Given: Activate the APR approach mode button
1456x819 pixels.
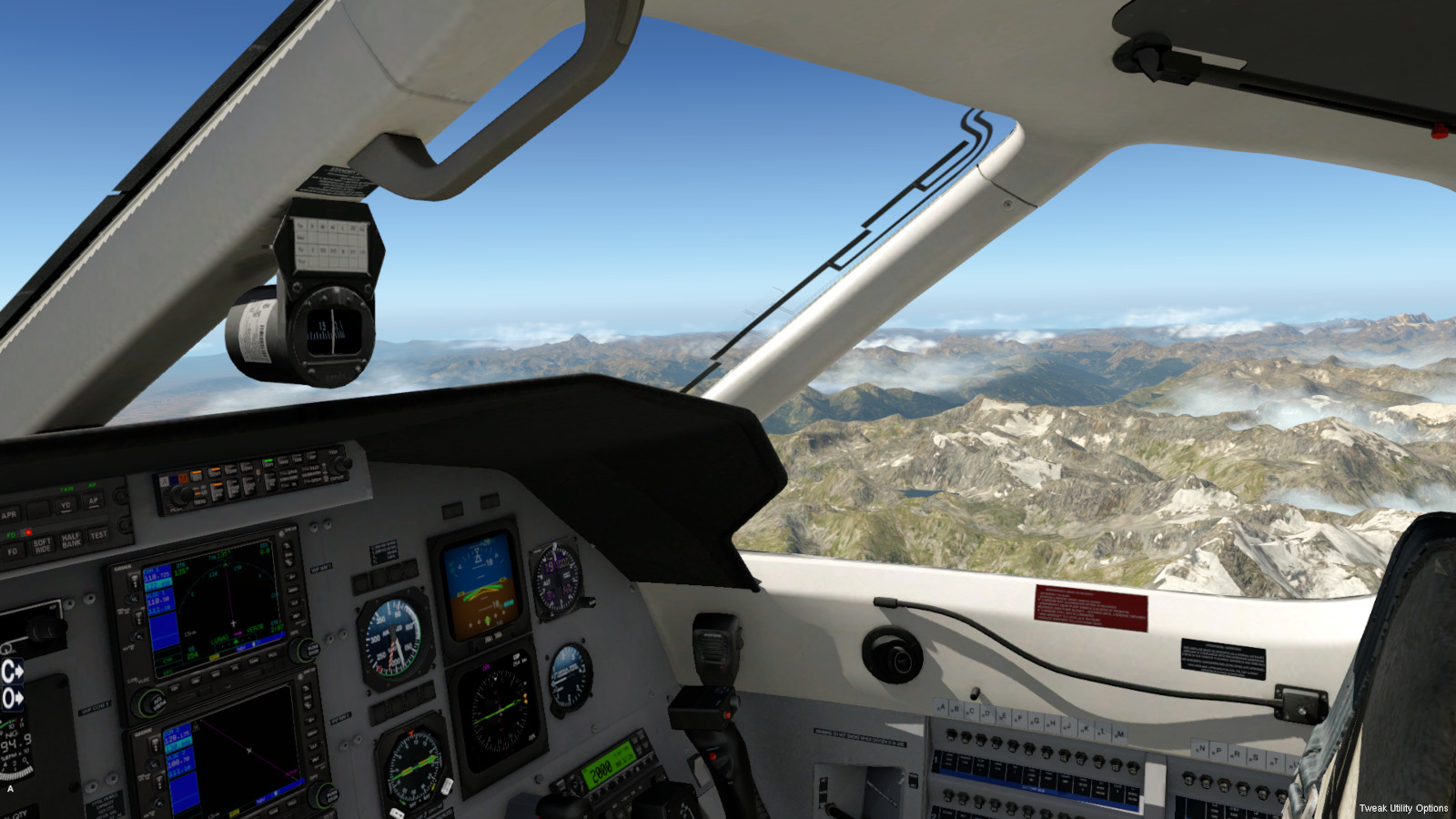Looking at the screenshot, I should pos(9,515).
